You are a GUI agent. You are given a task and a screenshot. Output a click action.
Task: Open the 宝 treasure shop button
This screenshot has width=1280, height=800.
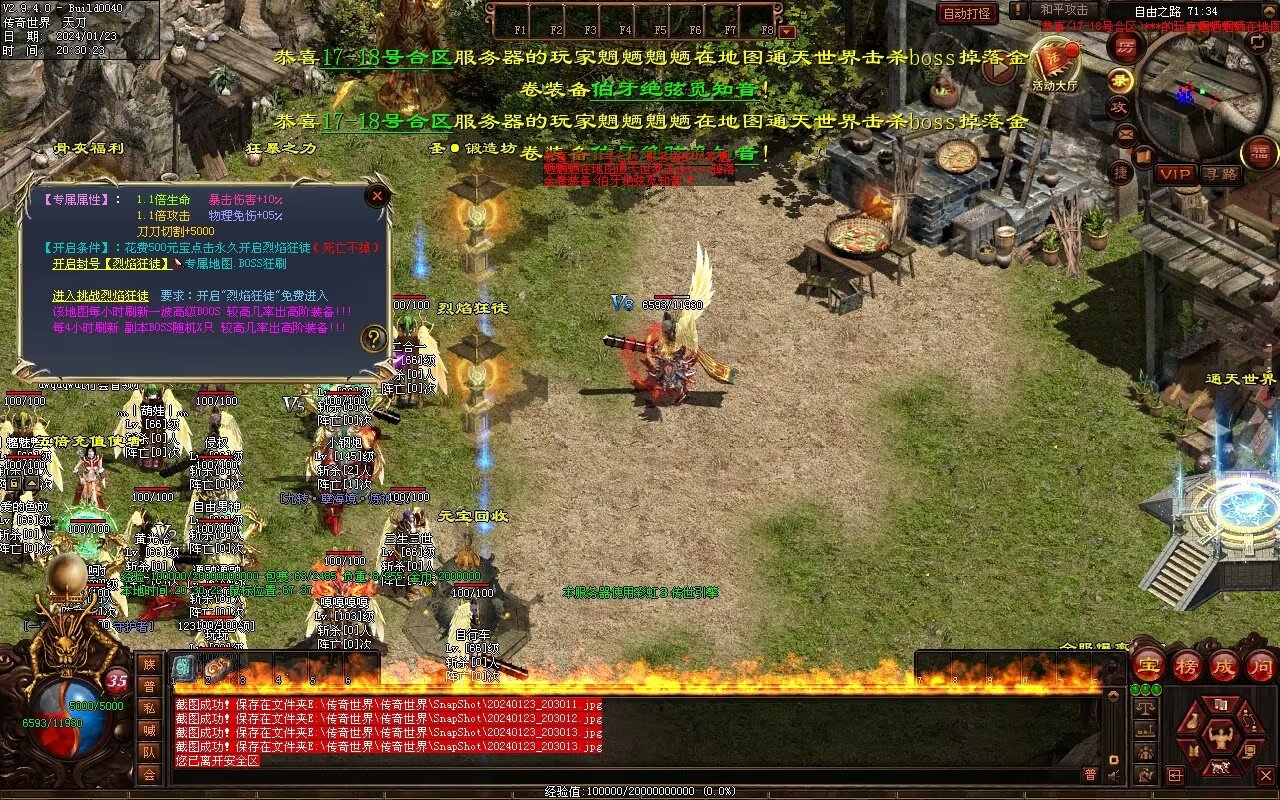pyautogui.click(x=1148, y=665)
